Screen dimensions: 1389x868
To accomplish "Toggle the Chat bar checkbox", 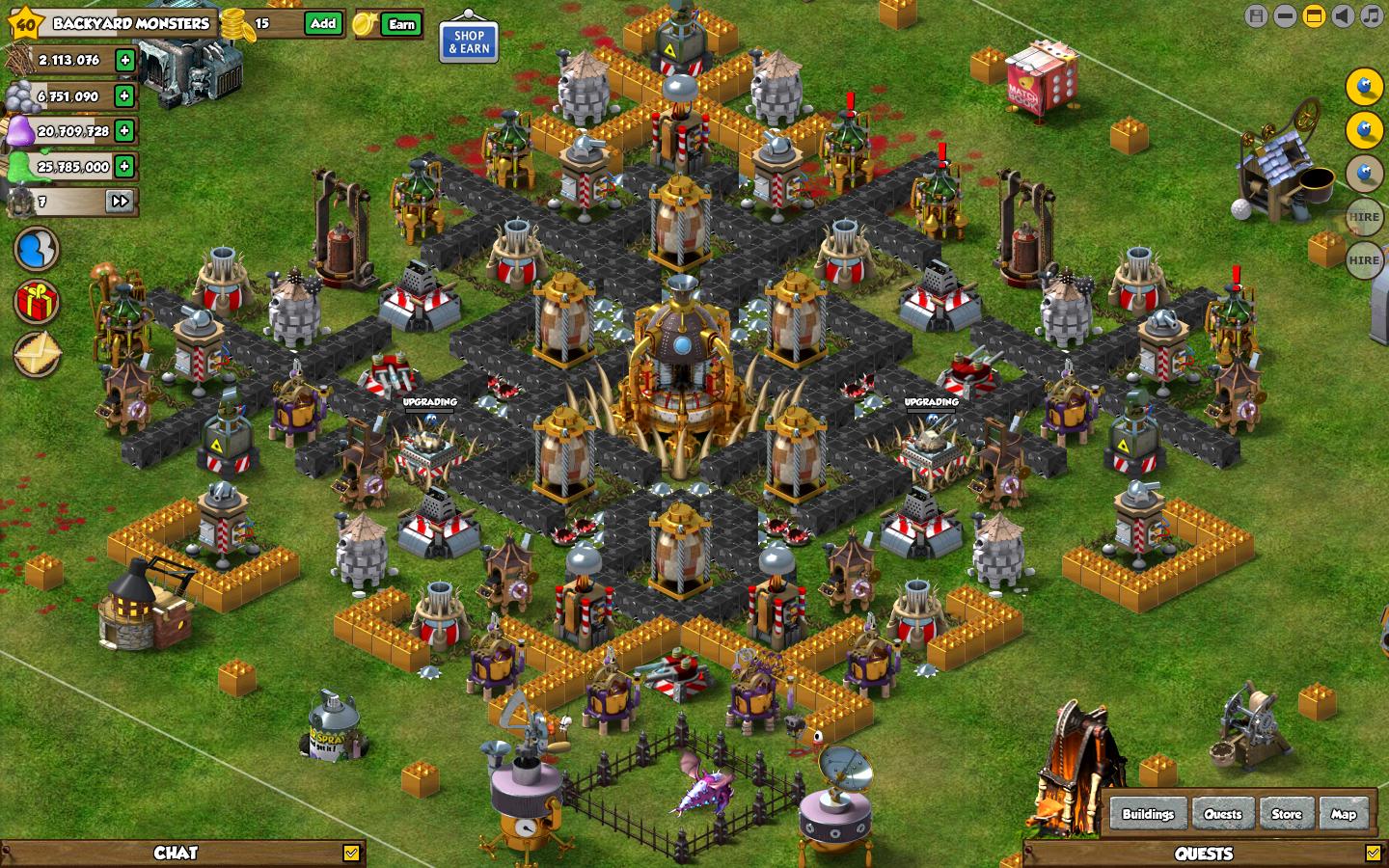I will [x=351, y=853].
